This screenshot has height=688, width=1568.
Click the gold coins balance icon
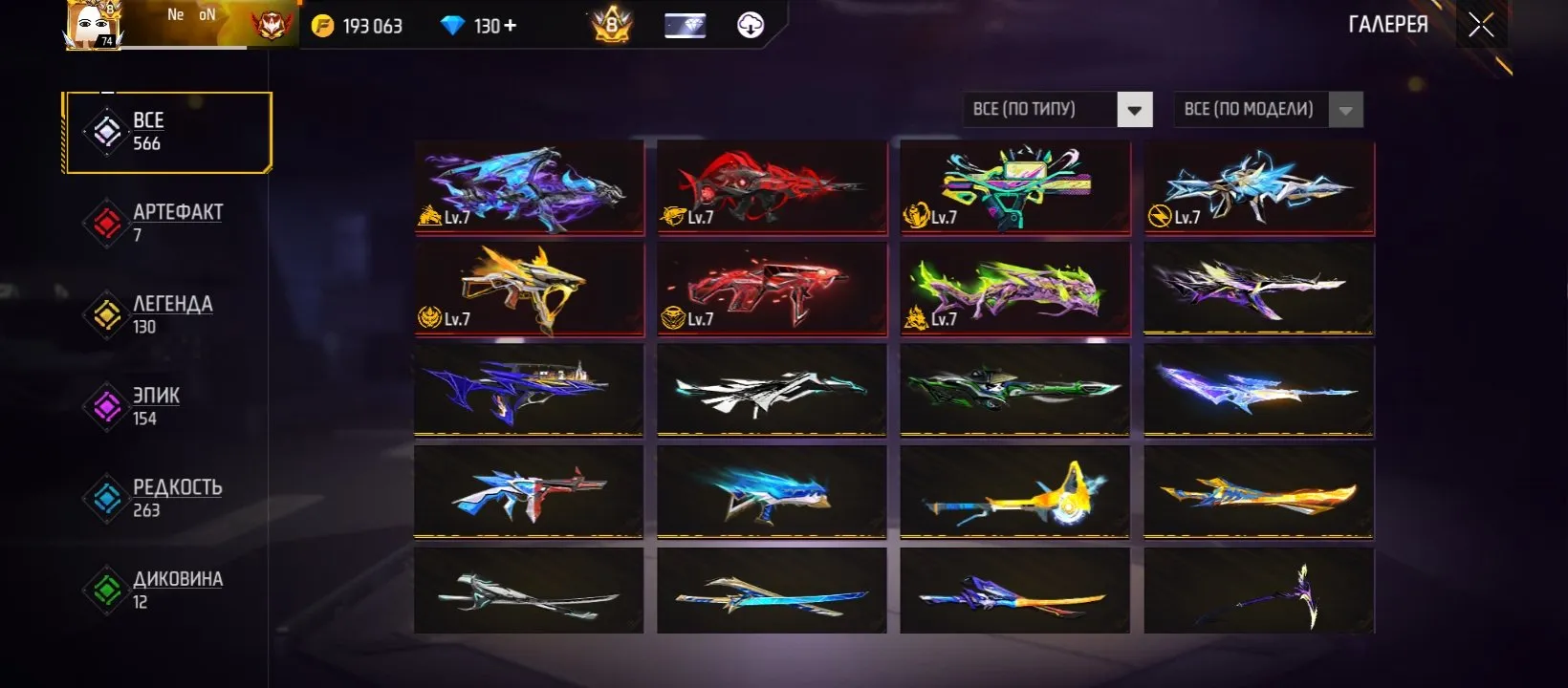325,26
